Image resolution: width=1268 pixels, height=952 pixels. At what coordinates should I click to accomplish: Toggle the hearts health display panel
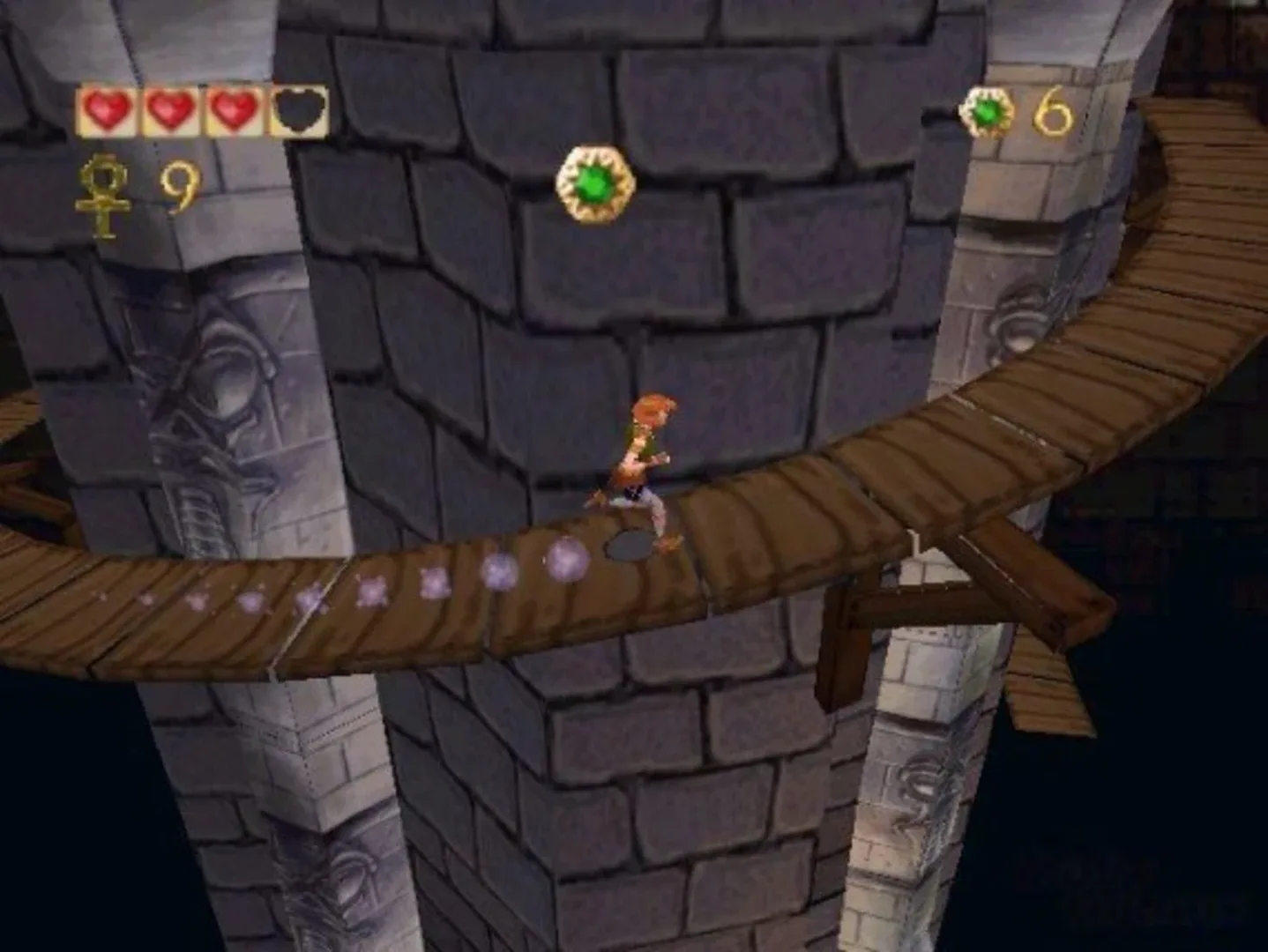point(201,109)
